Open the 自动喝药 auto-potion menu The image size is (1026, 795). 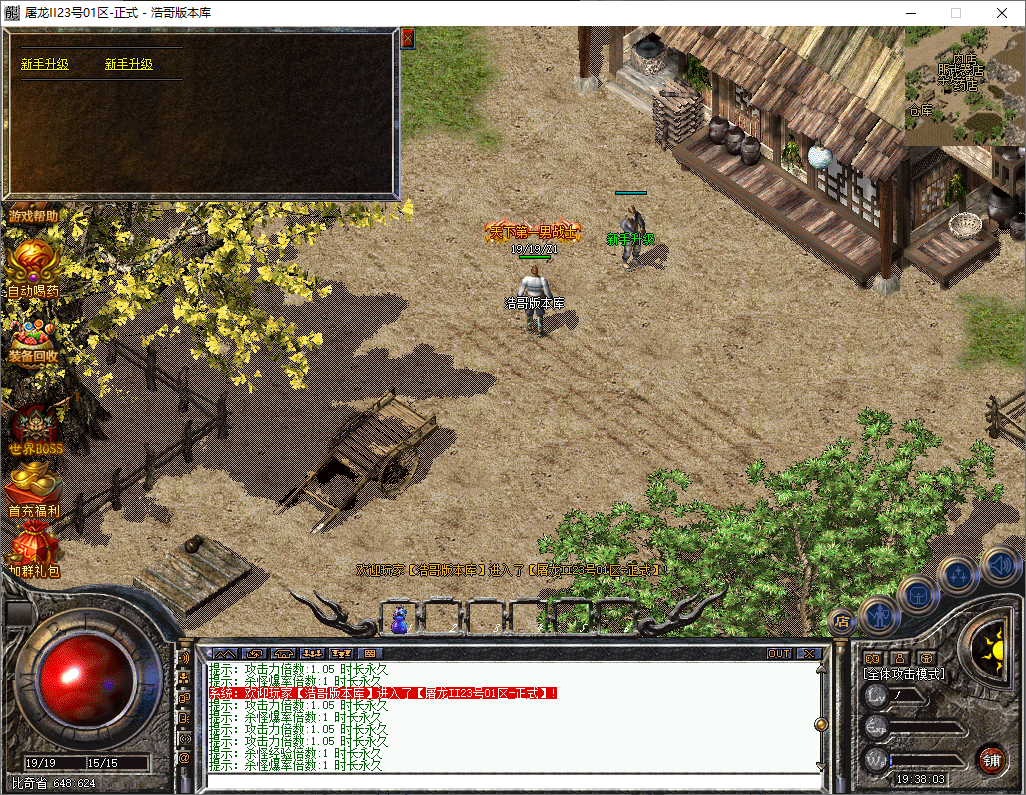click(34, 269)
